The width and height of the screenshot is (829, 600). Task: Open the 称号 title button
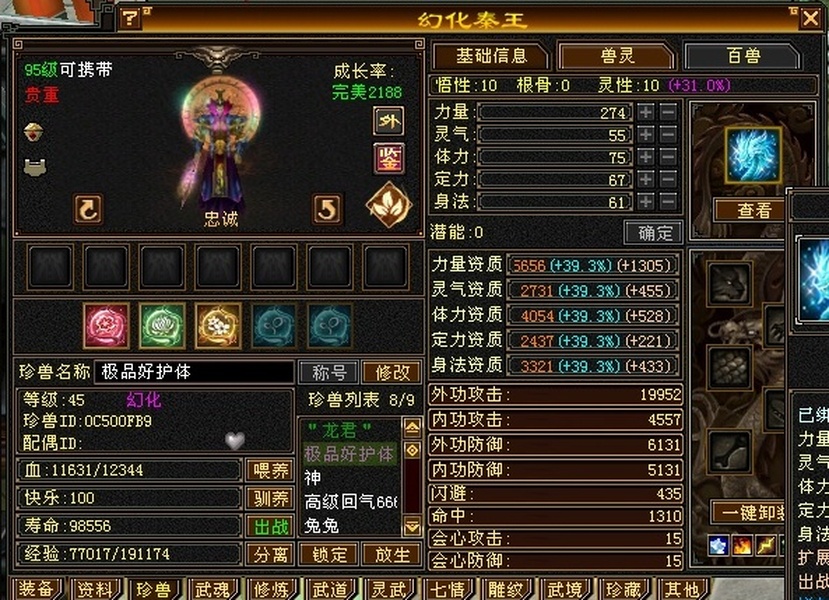tap(329, 372)
